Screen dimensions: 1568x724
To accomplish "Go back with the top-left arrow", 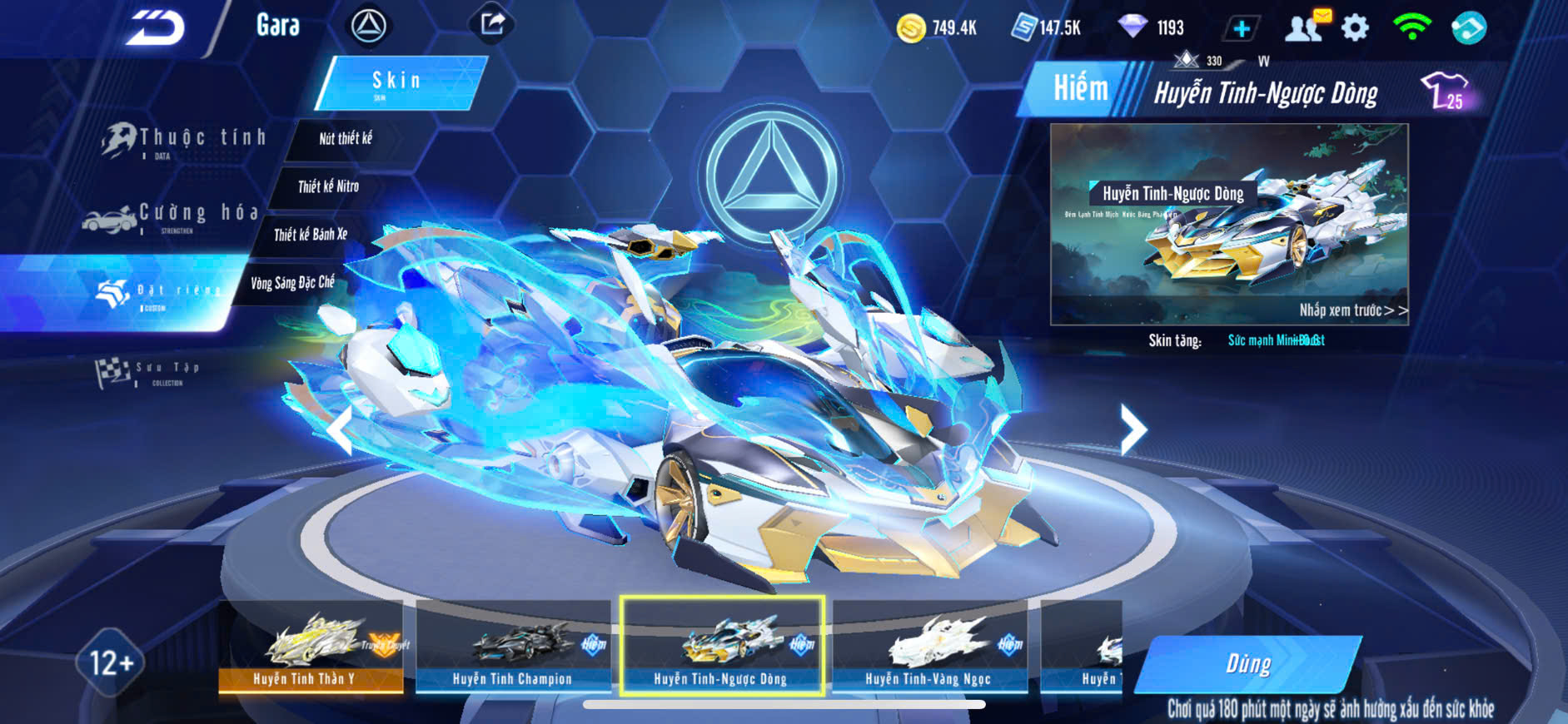I will 155,27.
